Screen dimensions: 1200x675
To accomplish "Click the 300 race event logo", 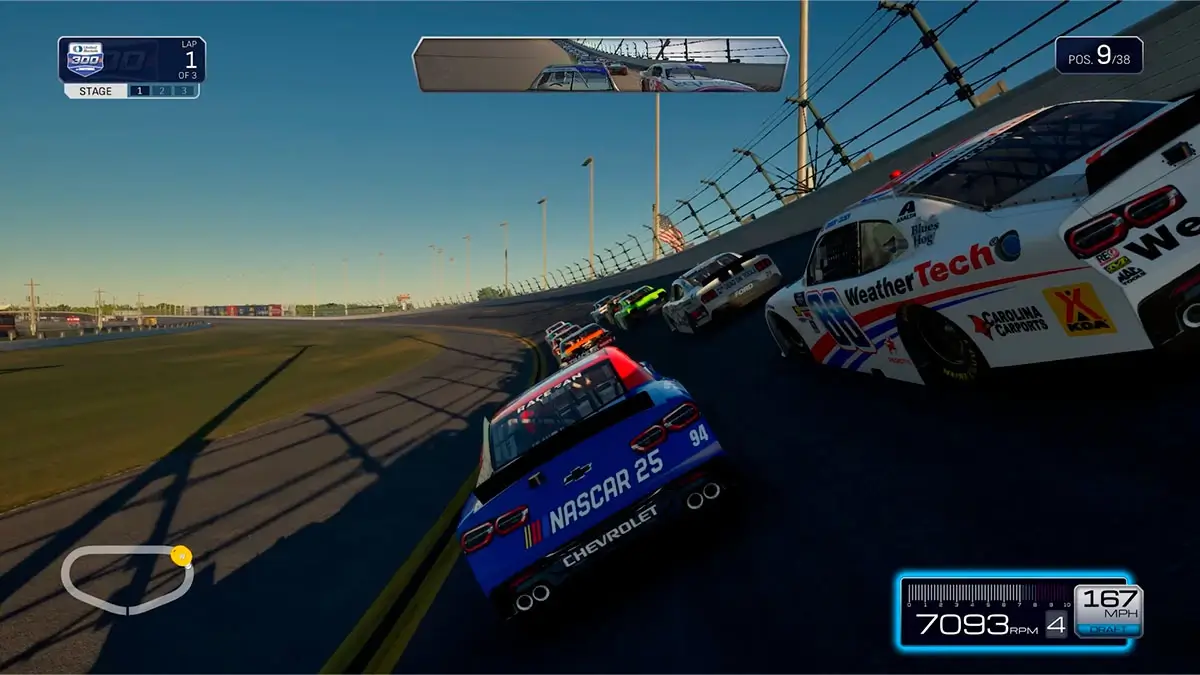I will 85,59.
